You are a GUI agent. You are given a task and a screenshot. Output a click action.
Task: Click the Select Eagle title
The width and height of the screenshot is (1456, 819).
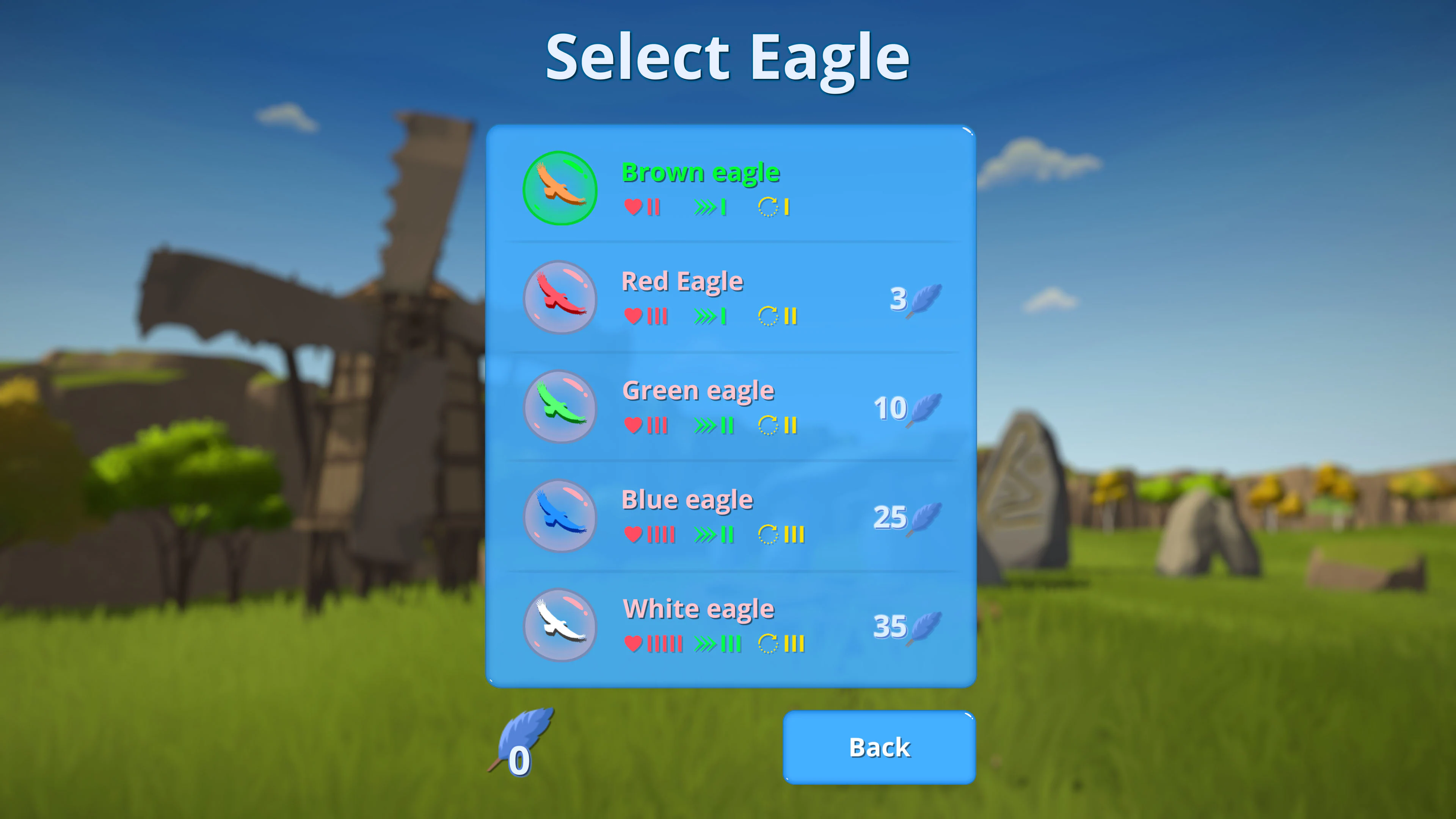click(x=728, y=55)
